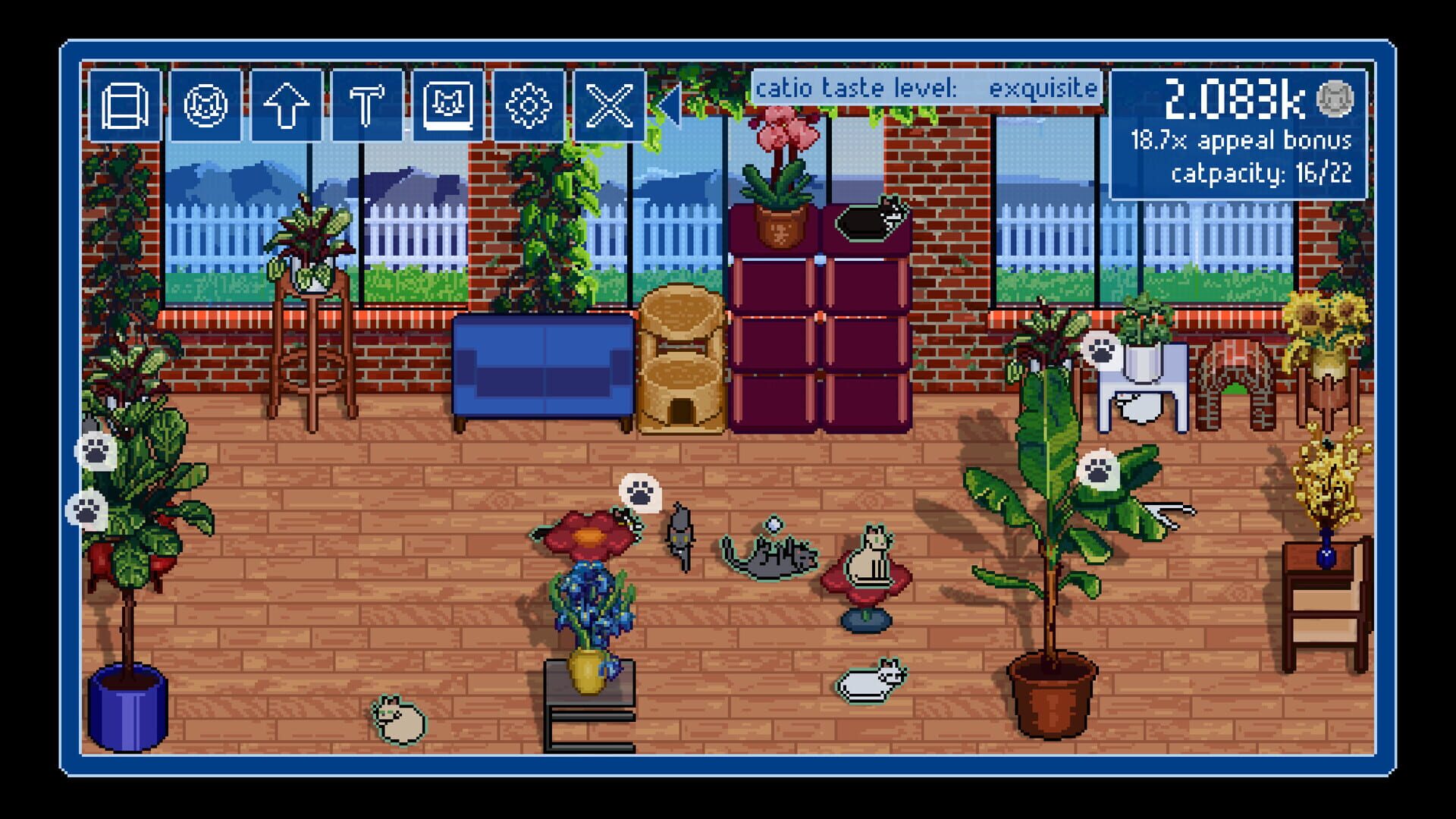
Task: Click the 18.7x appeal bonus label
Action: click(x=1241, y=139)
